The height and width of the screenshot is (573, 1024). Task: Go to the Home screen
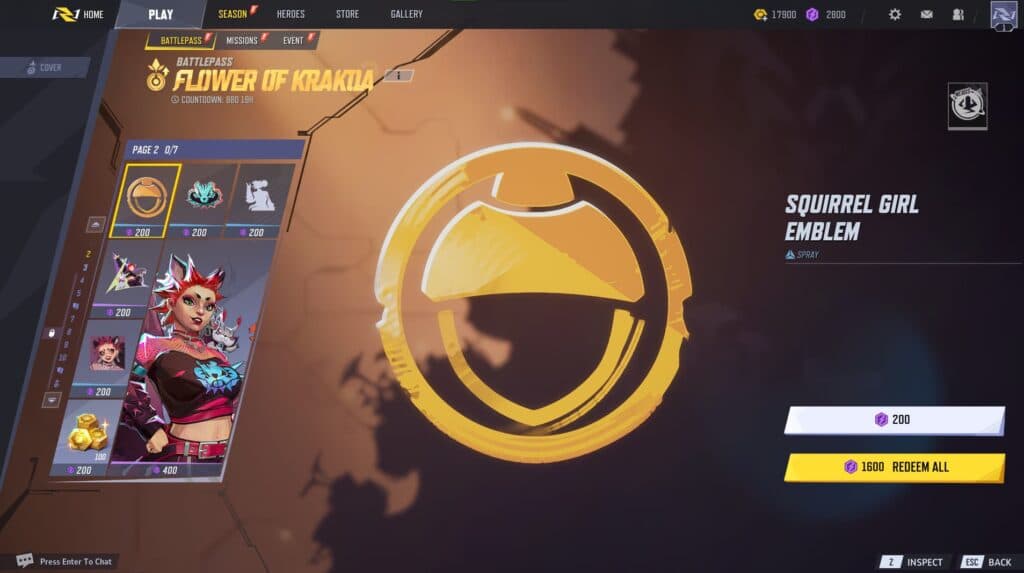[x=78, y=14]
